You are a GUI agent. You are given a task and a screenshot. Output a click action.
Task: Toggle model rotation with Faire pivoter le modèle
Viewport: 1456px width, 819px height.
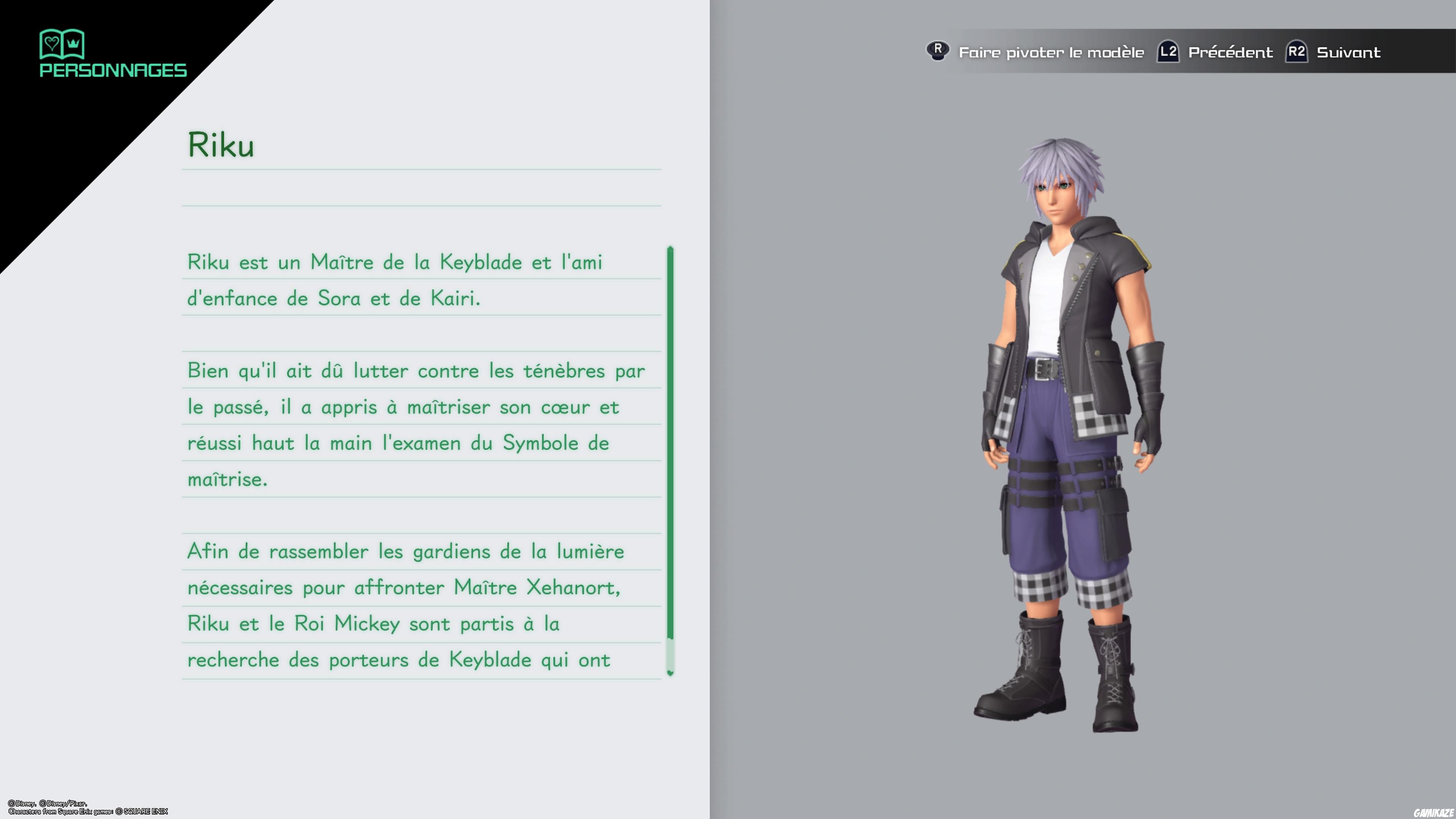point(1051,52)
